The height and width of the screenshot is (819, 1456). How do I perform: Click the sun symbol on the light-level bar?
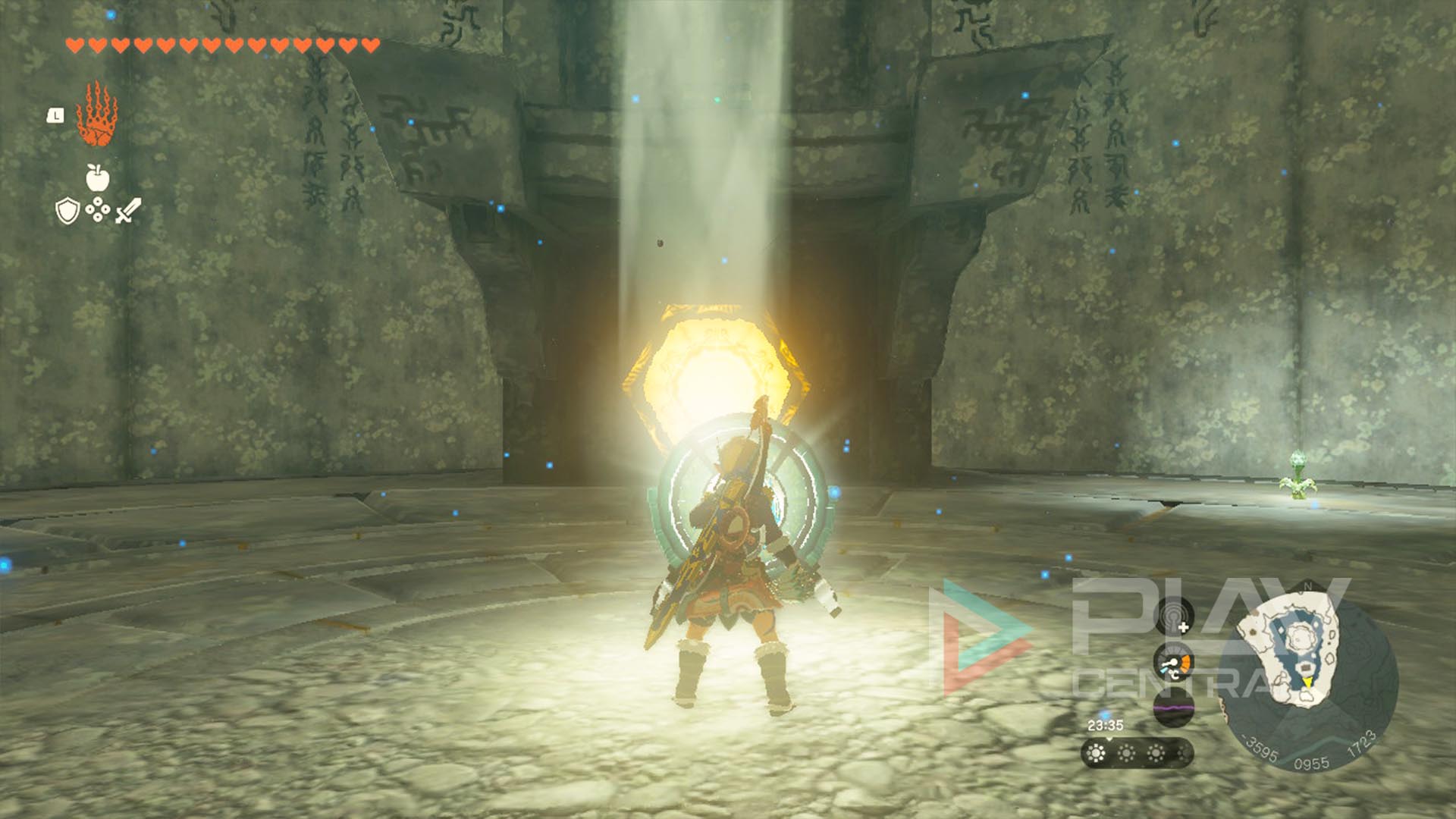[1097, 754]
